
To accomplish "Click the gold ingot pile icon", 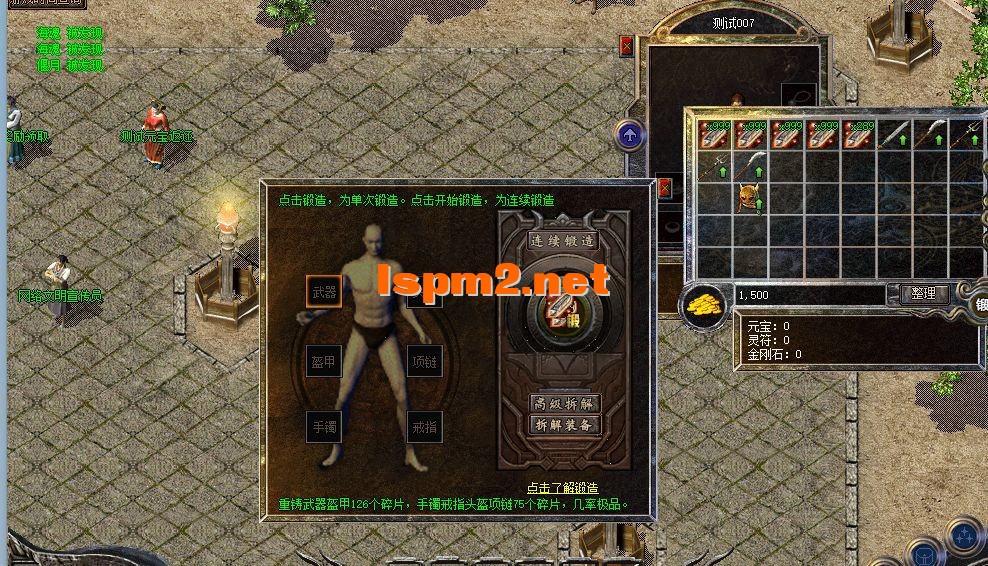I will pyautogui.click(x=707, y=304).
